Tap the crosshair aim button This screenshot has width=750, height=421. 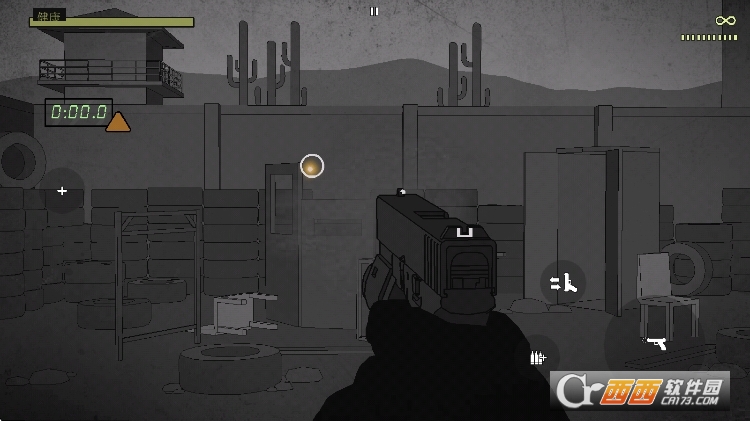62,190
